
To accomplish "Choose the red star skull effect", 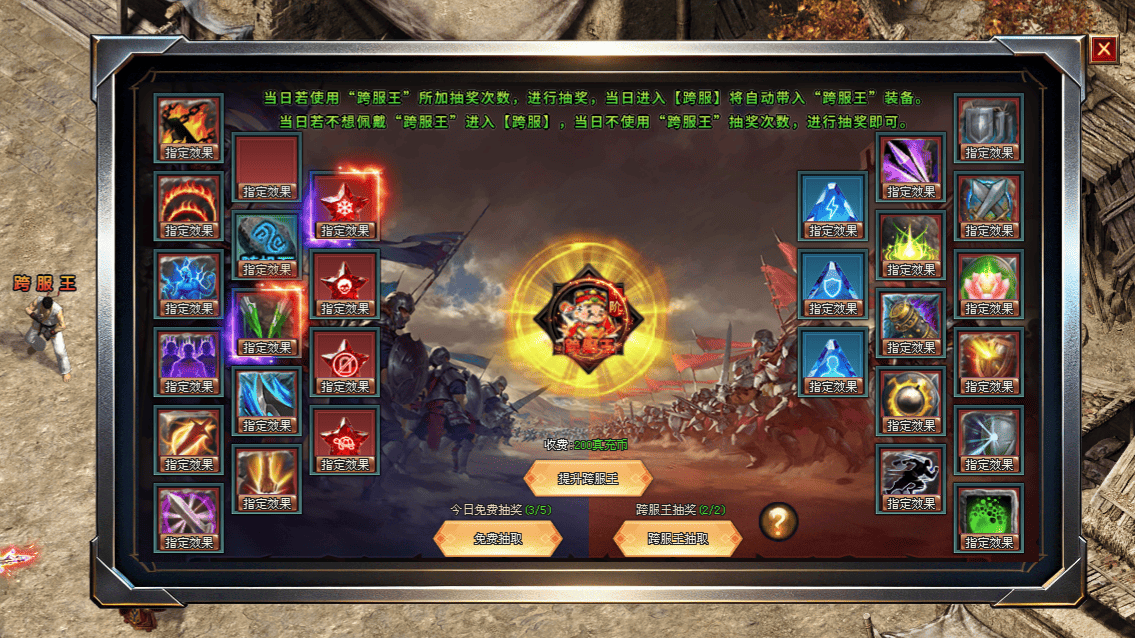I will [x=345, y=279].
